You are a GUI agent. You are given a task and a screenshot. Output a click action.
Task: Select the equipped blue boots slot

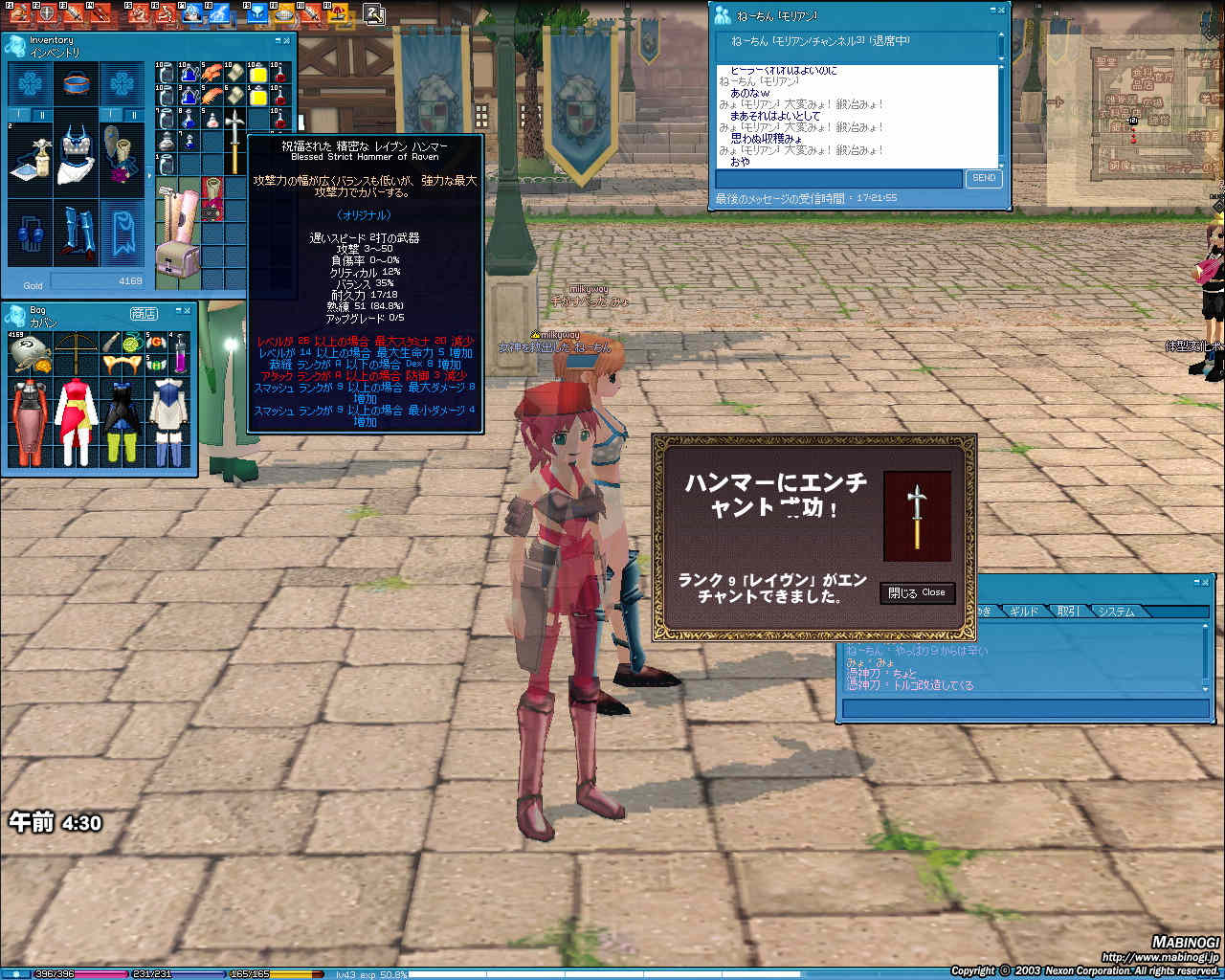(x=76, y=234)
